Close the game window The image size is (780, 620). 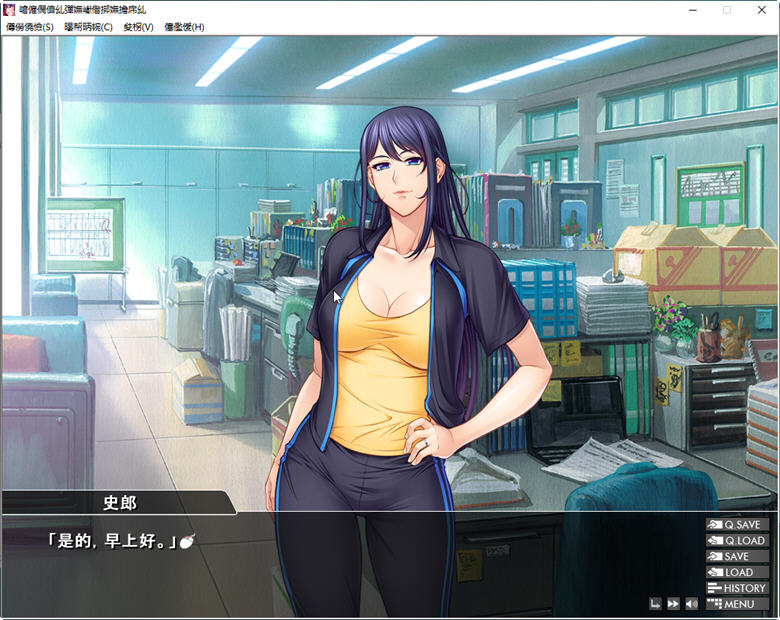[761, 9]
